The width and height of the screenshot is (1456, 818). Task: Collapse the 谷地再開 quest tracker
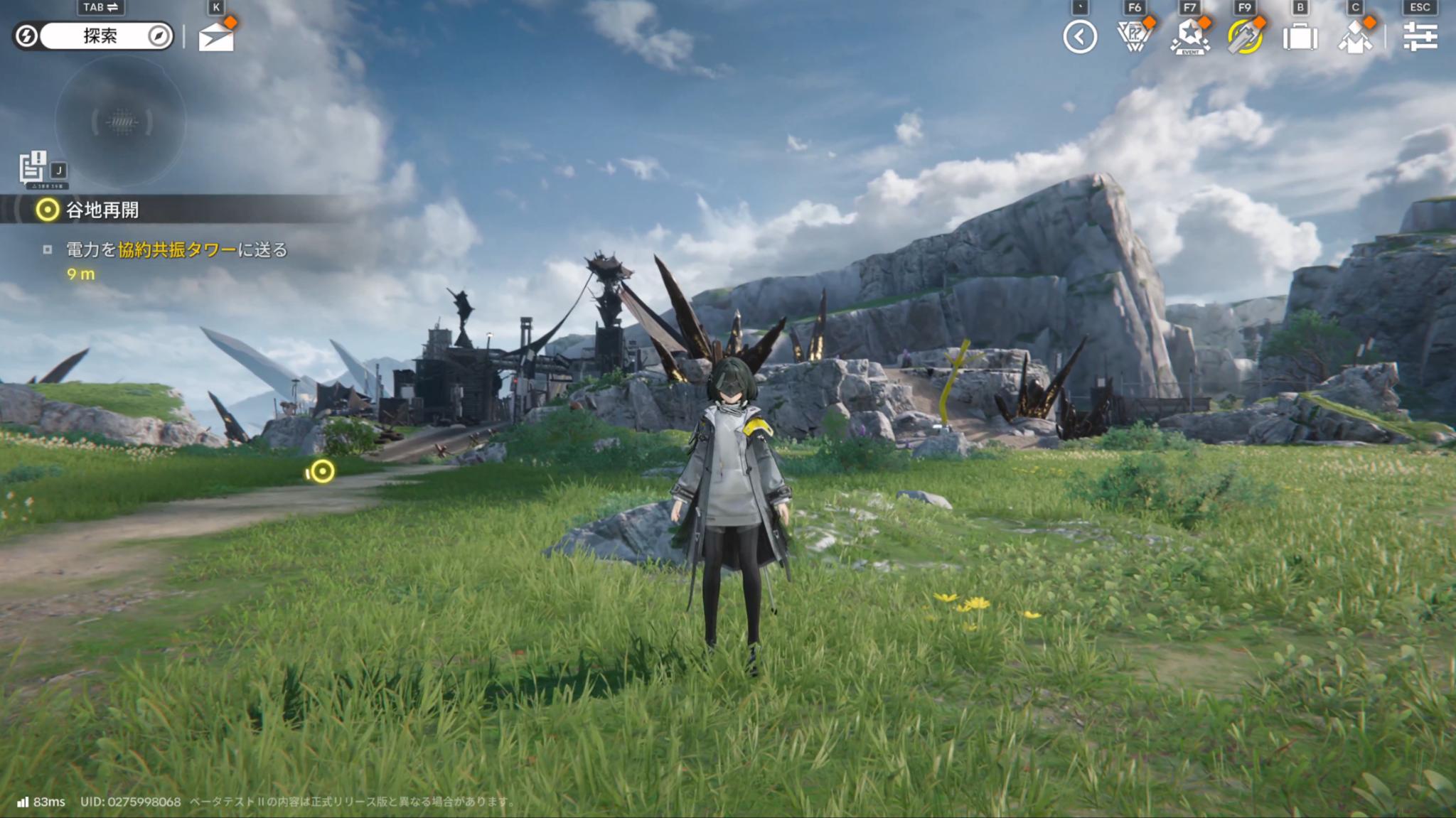click(x=46, y=209)
